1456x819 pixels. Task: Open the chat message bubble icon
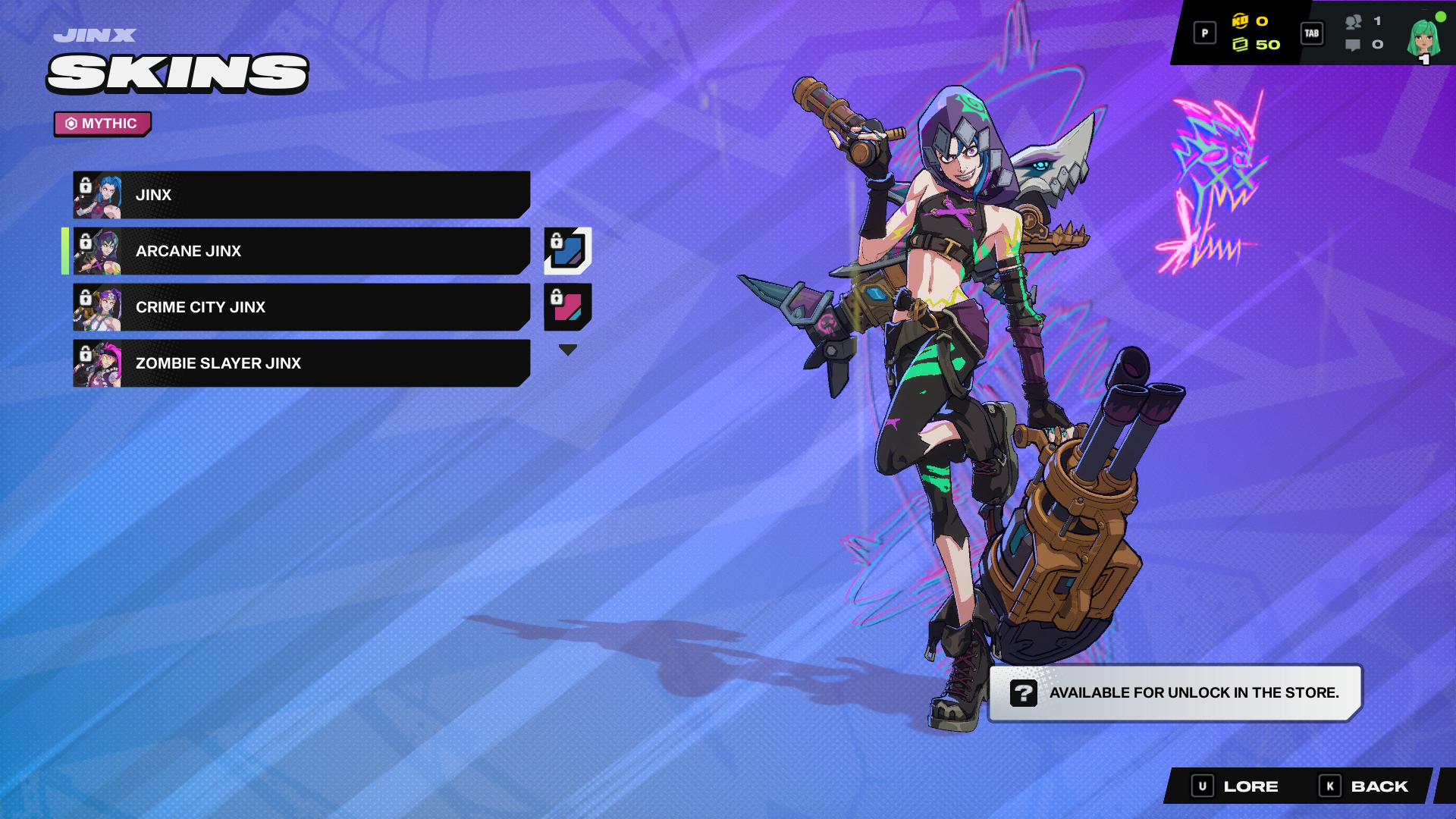(1354, 45)
